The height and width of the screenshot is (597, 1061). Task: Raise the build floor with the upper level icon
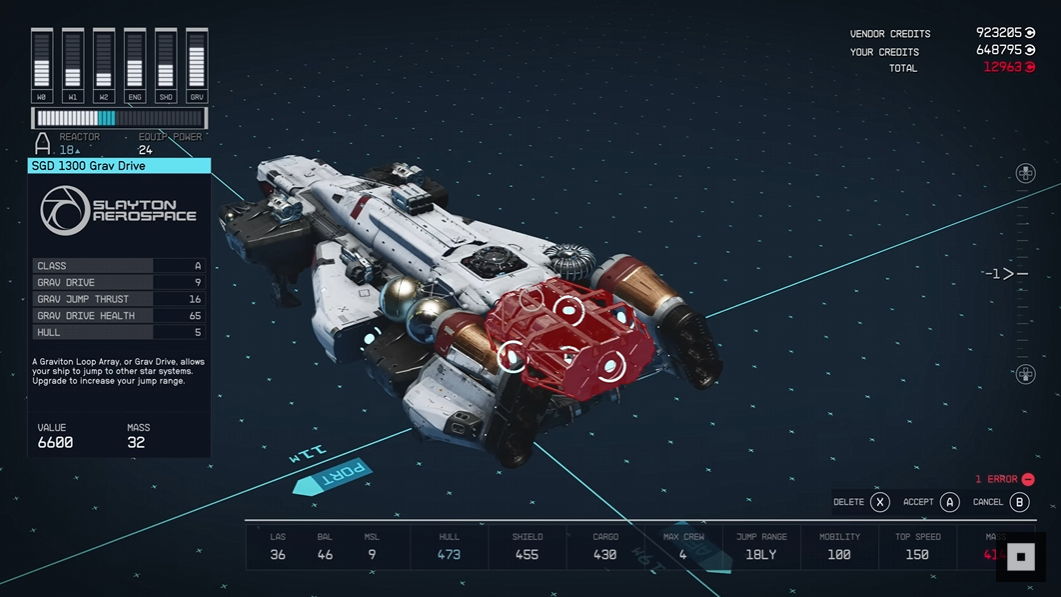point(1025,174)
